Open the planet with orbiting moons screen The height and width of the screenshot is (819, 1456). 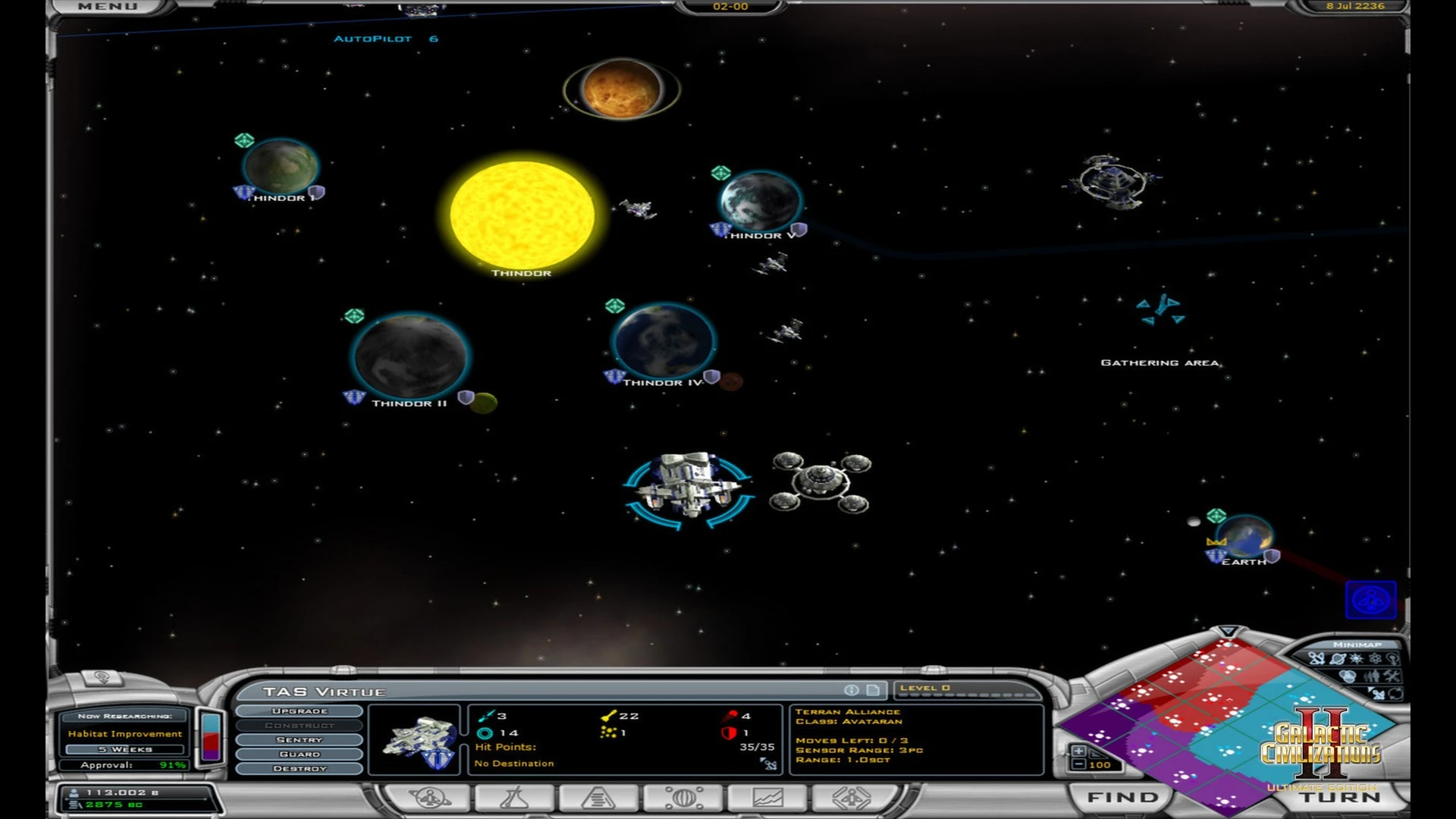coord(683,798)
